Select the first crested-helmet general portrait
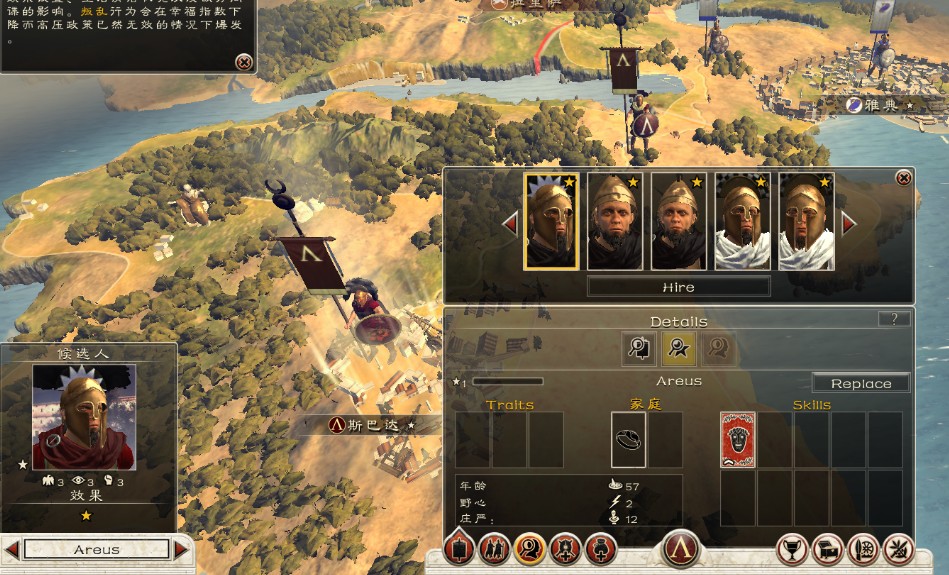The height and width of the screenshot is (575, 949). point(551,222)
